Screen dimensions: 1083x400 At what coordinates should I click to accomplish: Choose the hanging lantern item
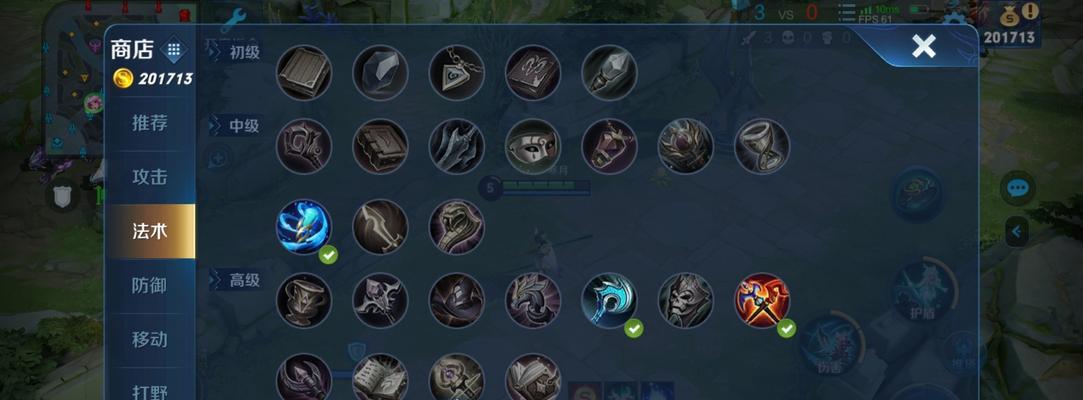(609, 146)
